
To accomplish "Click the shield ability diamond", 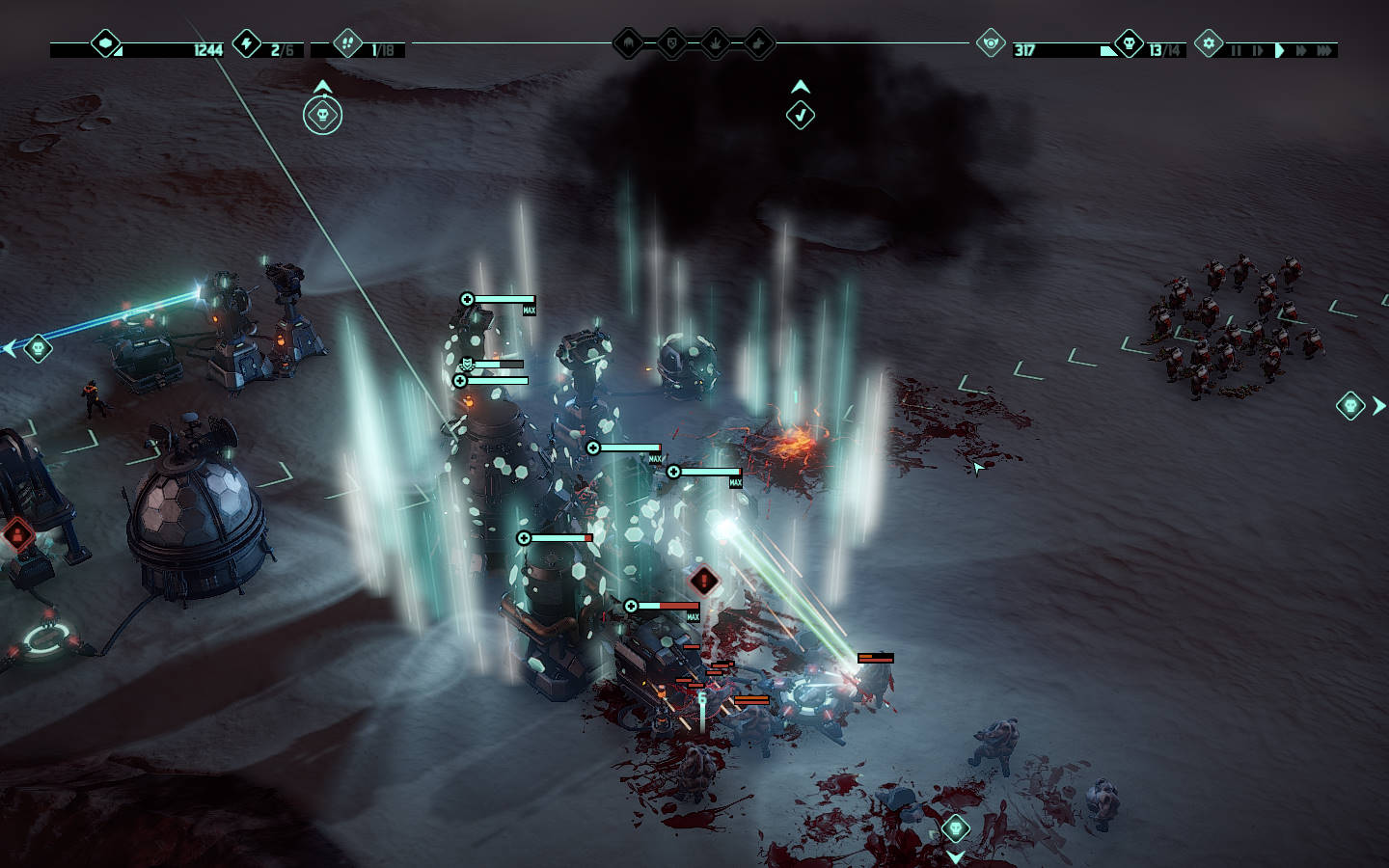I will [672, 43].
